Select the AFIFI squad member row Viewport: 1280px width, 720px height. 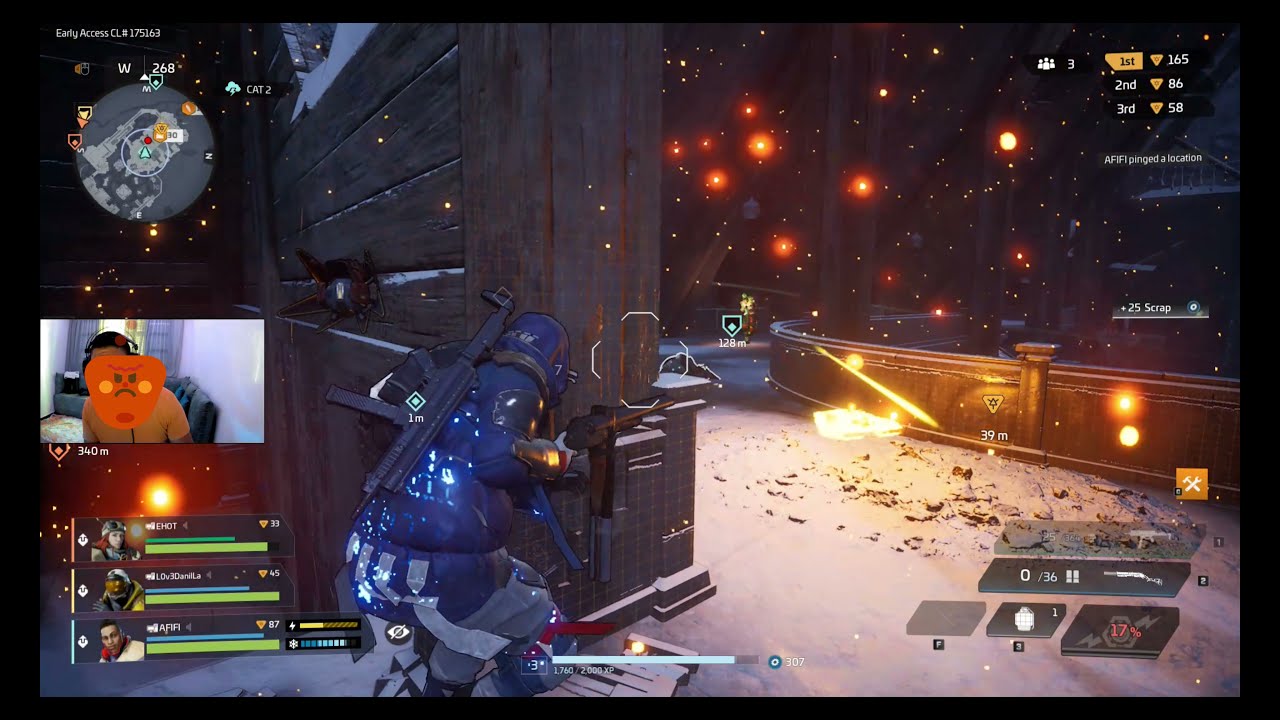185,639
